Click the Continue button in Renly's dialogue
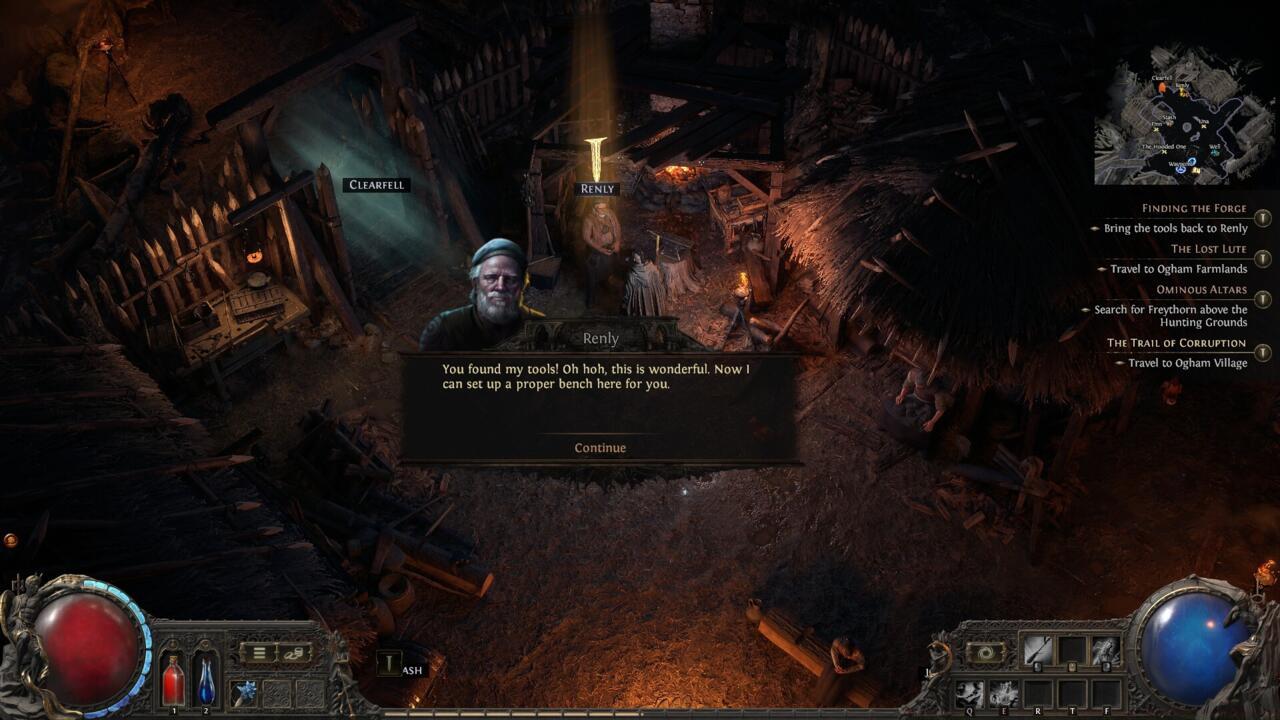Screen dimensions: 1280x720 pyautogui.click(x=598, y=448)
